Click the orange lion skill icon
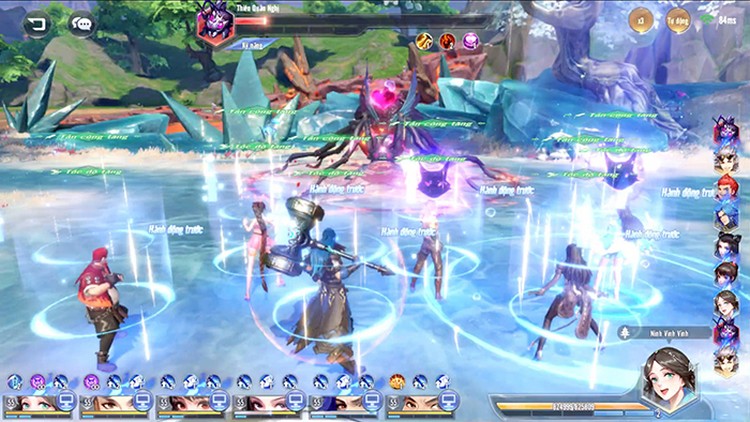The width and height of the screenshot is (750, 422). point(397,381)
